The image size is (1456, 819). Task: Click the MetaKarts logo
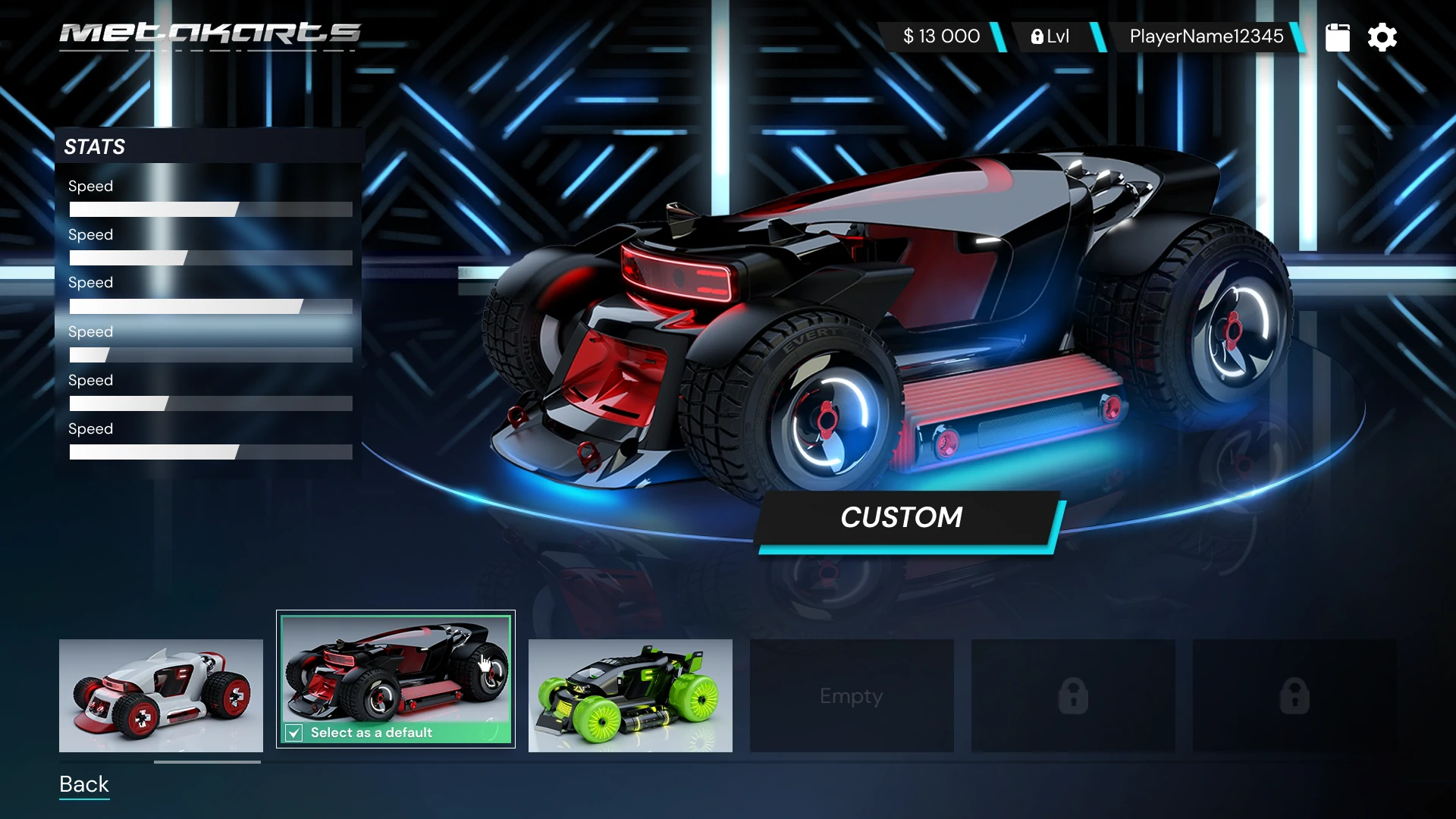(x=210, y=34)
